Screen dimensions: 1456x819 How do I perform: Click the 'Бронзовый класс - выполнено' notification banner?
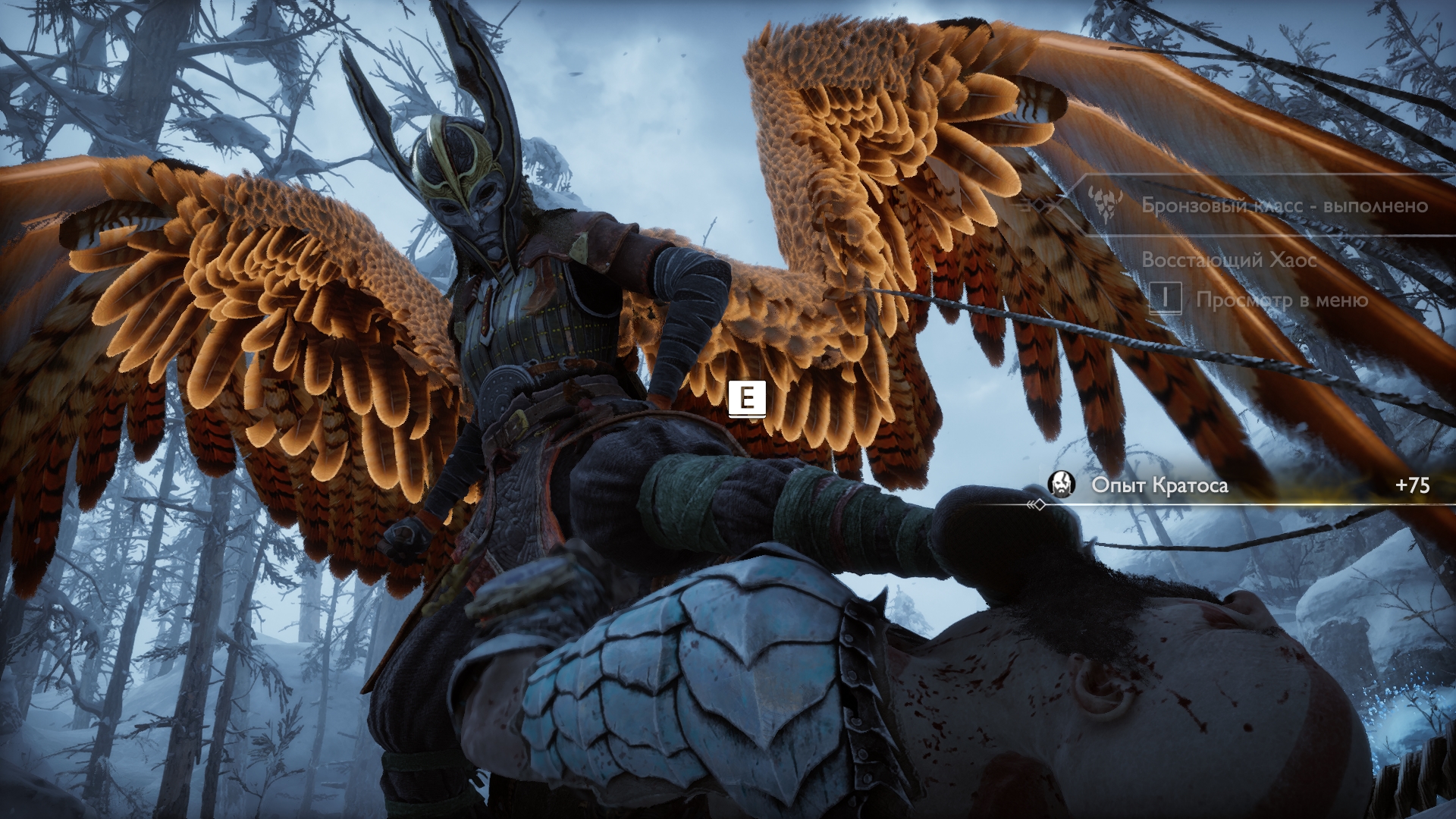[1284, 206]
